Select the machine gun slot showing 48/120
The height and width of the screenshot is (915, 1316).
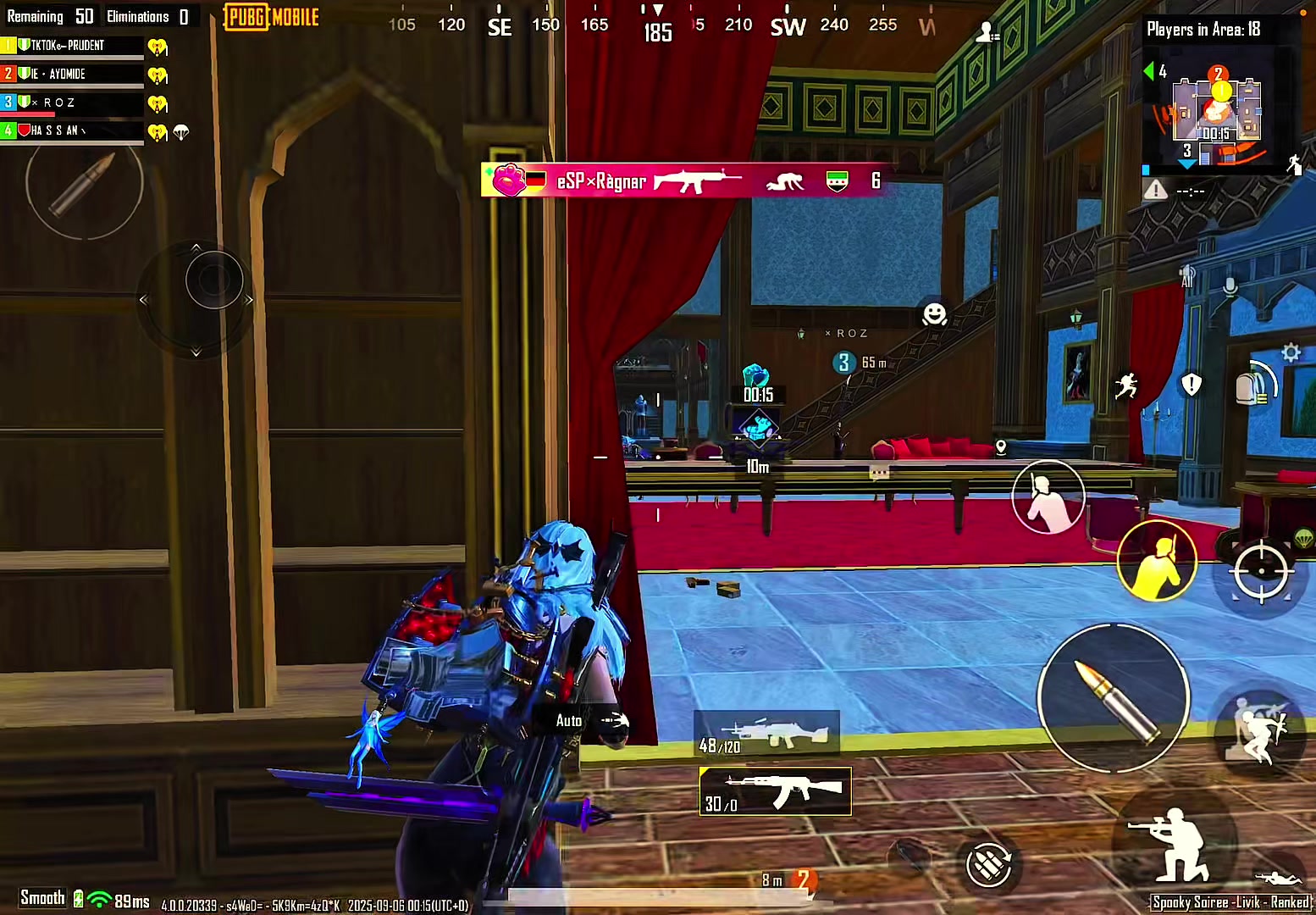(766, 733)
